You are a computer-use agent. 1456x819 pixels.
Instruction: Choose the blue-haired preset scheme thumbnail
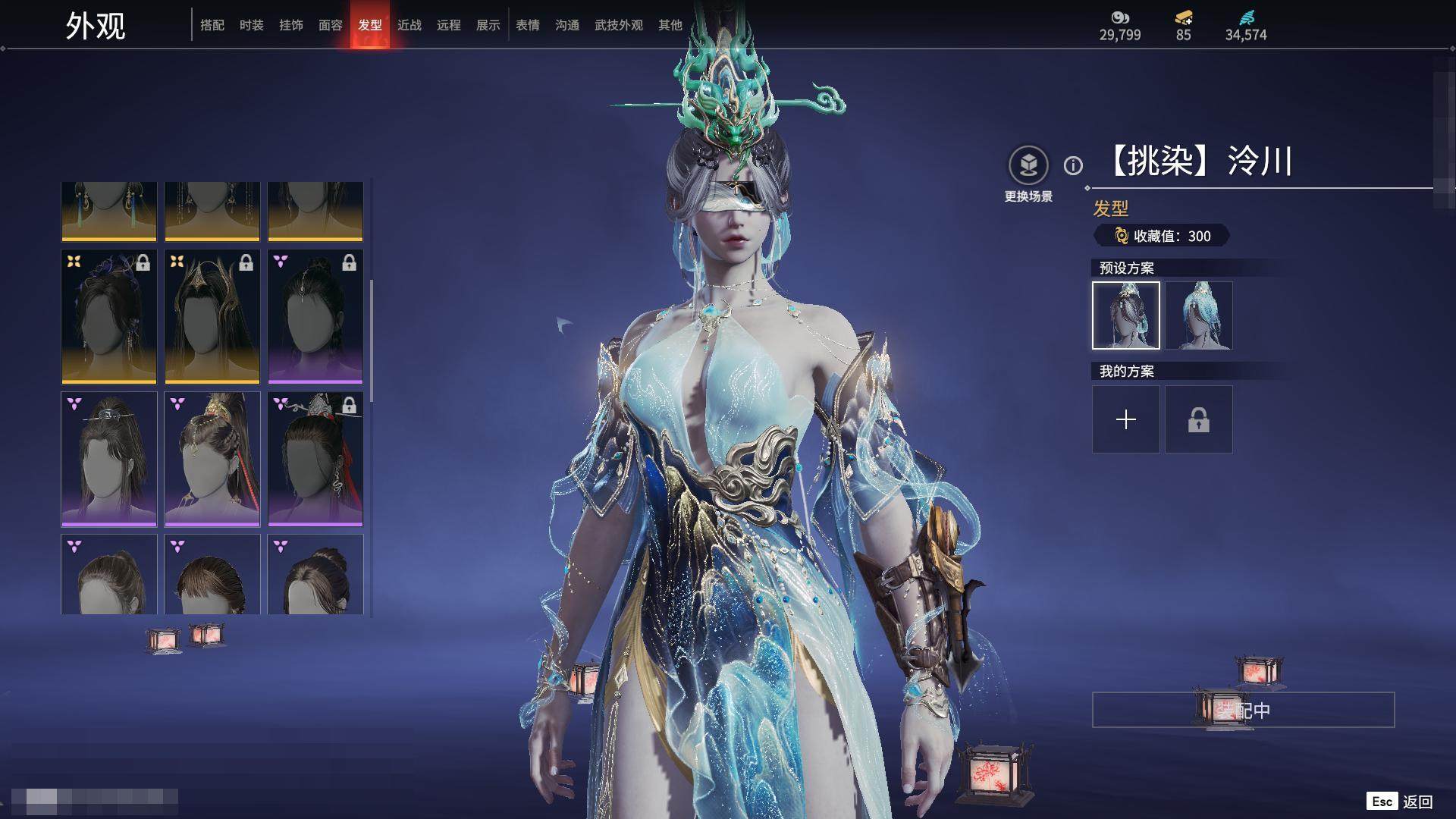1199,315
